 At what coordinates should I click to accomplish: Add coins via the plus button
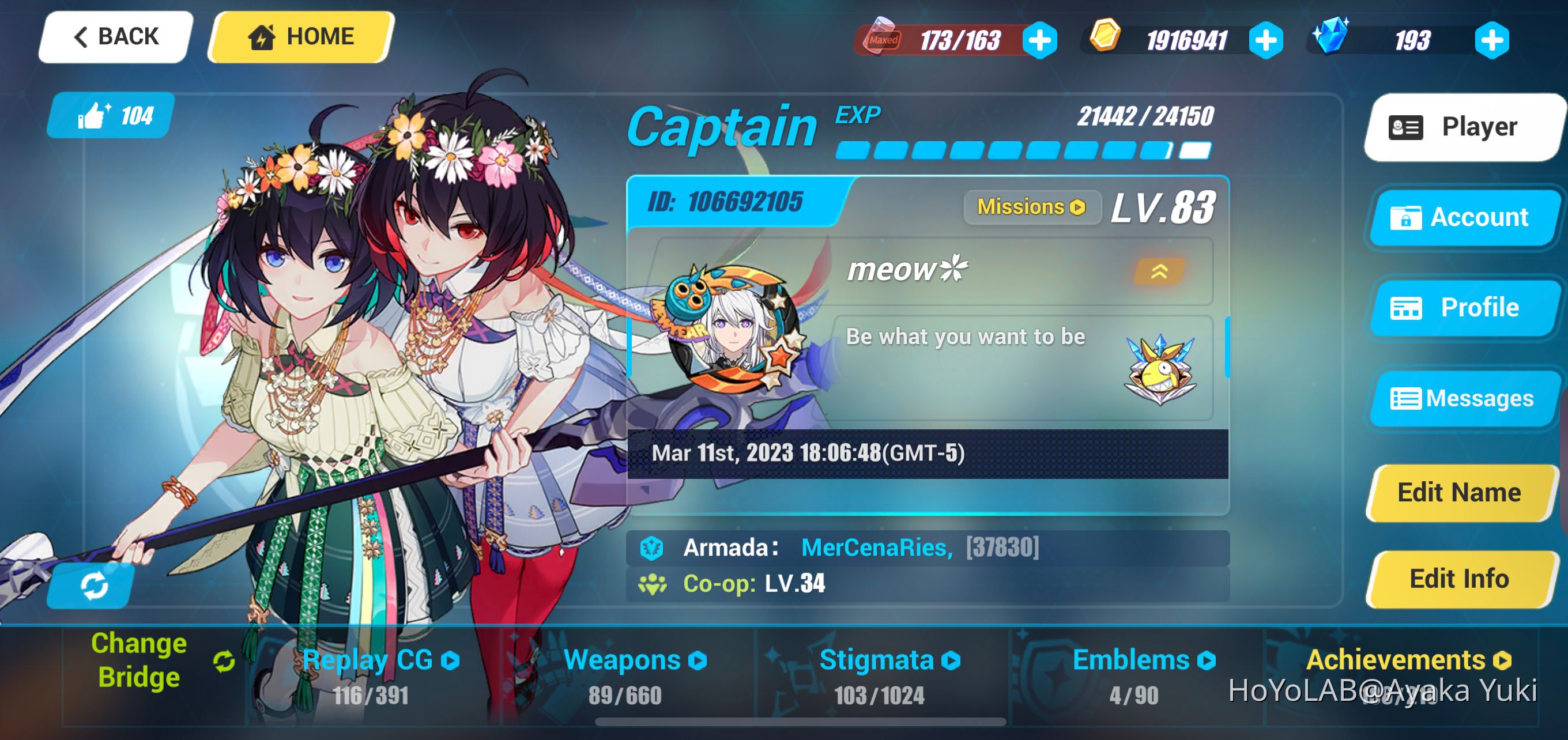point(1266,40)
